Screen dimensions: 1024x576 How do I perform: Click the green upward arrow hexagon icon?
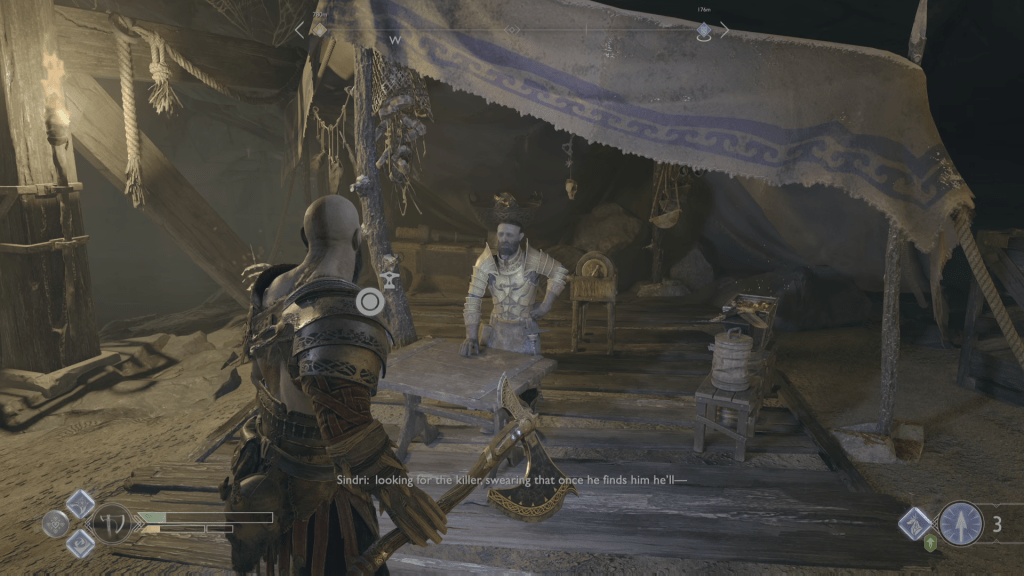click(931, 546)
